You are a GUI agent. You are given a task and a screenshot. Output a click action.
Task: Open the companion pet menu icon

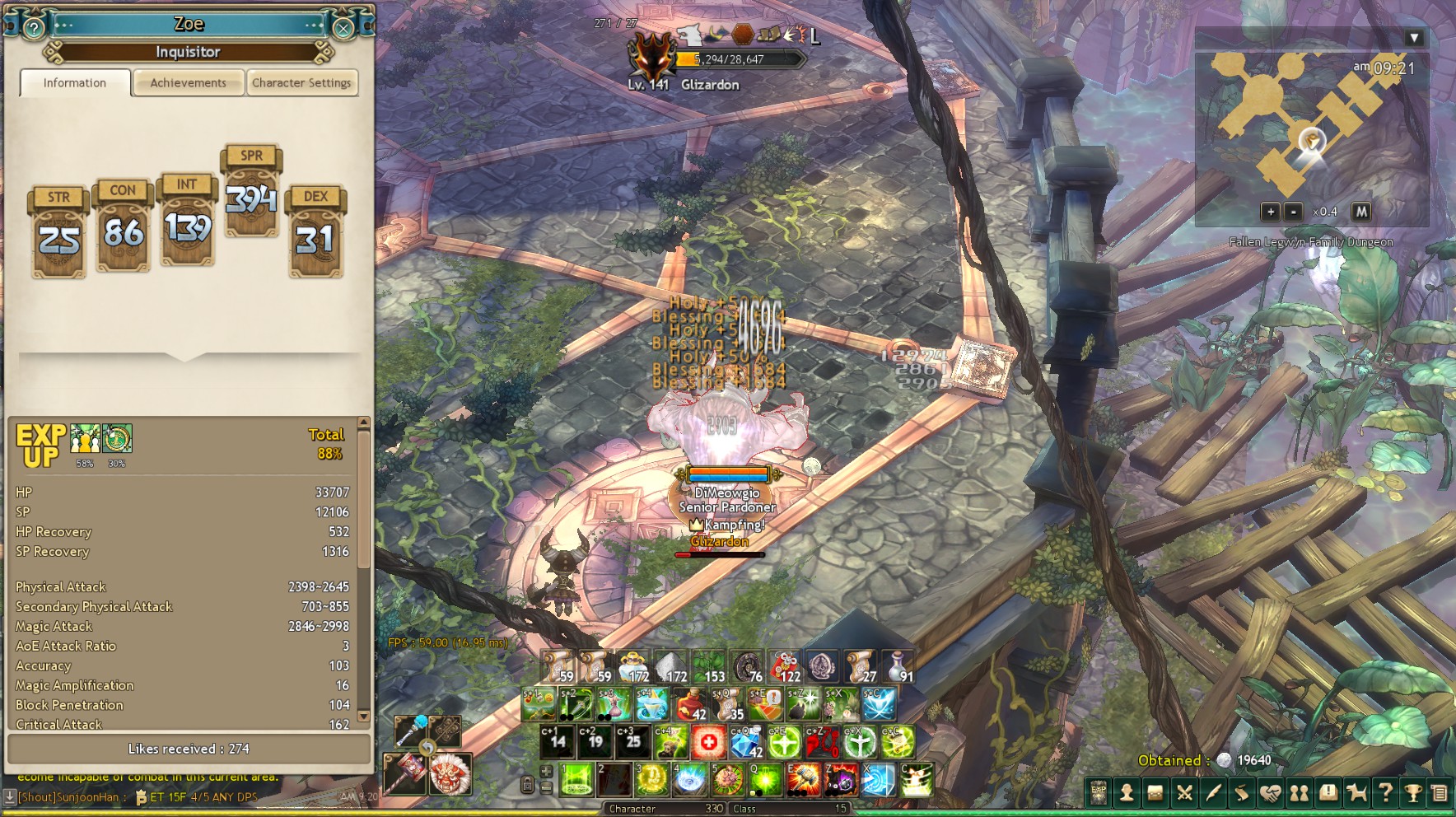click(1356, 793)
